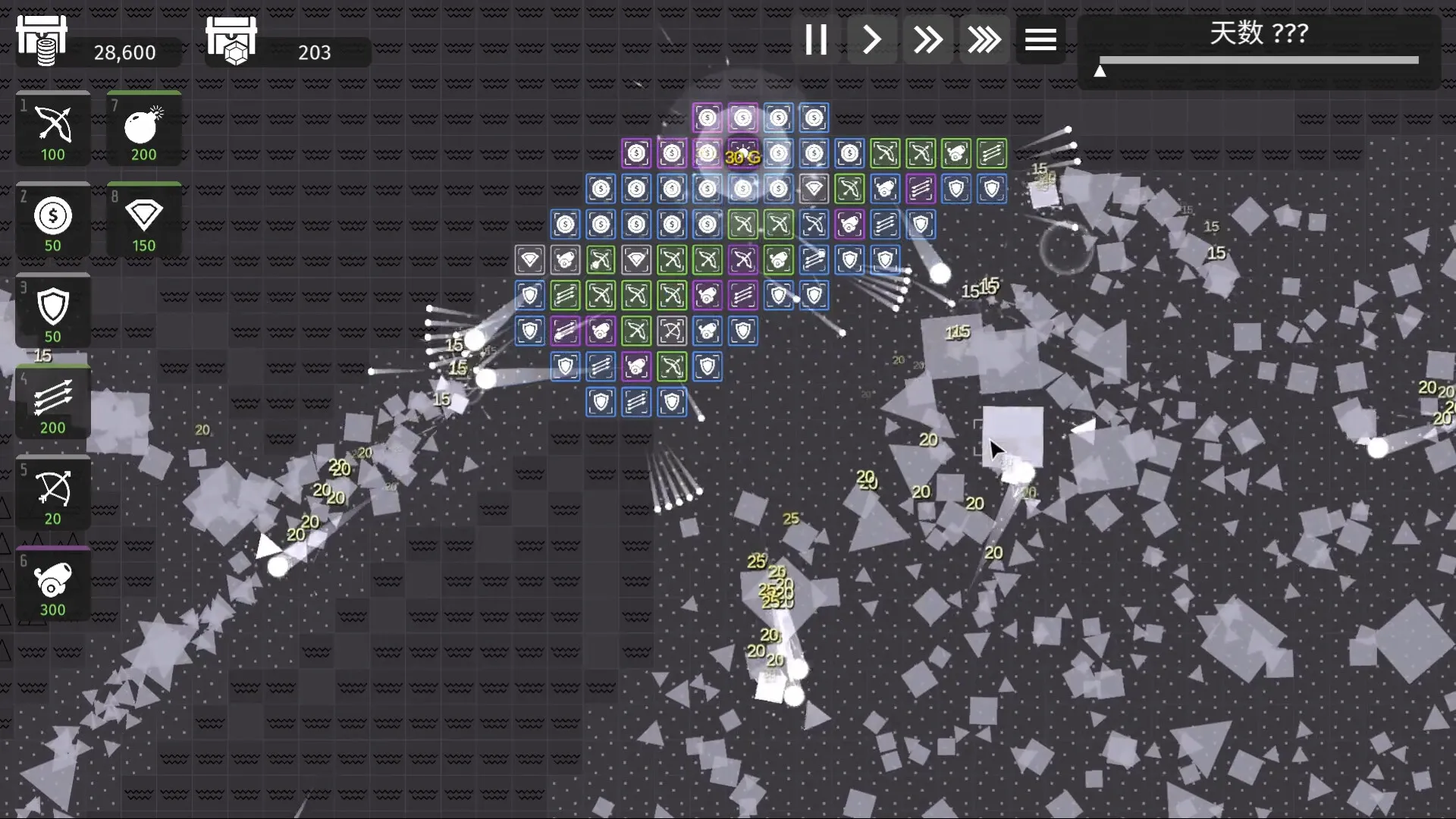Pause the game
The height and width of the screenshot is (819, 1456).
(x=816, y=39)
